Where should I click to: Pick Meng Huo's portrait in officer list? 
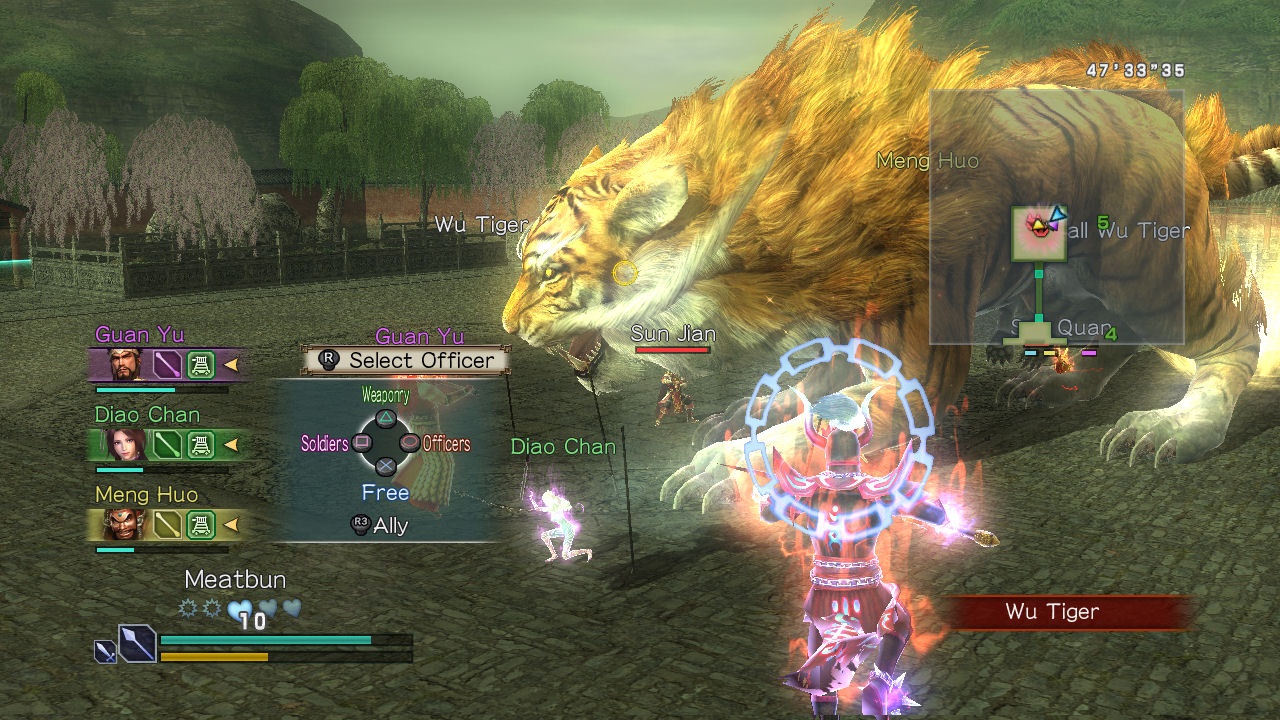pos(126,524)
